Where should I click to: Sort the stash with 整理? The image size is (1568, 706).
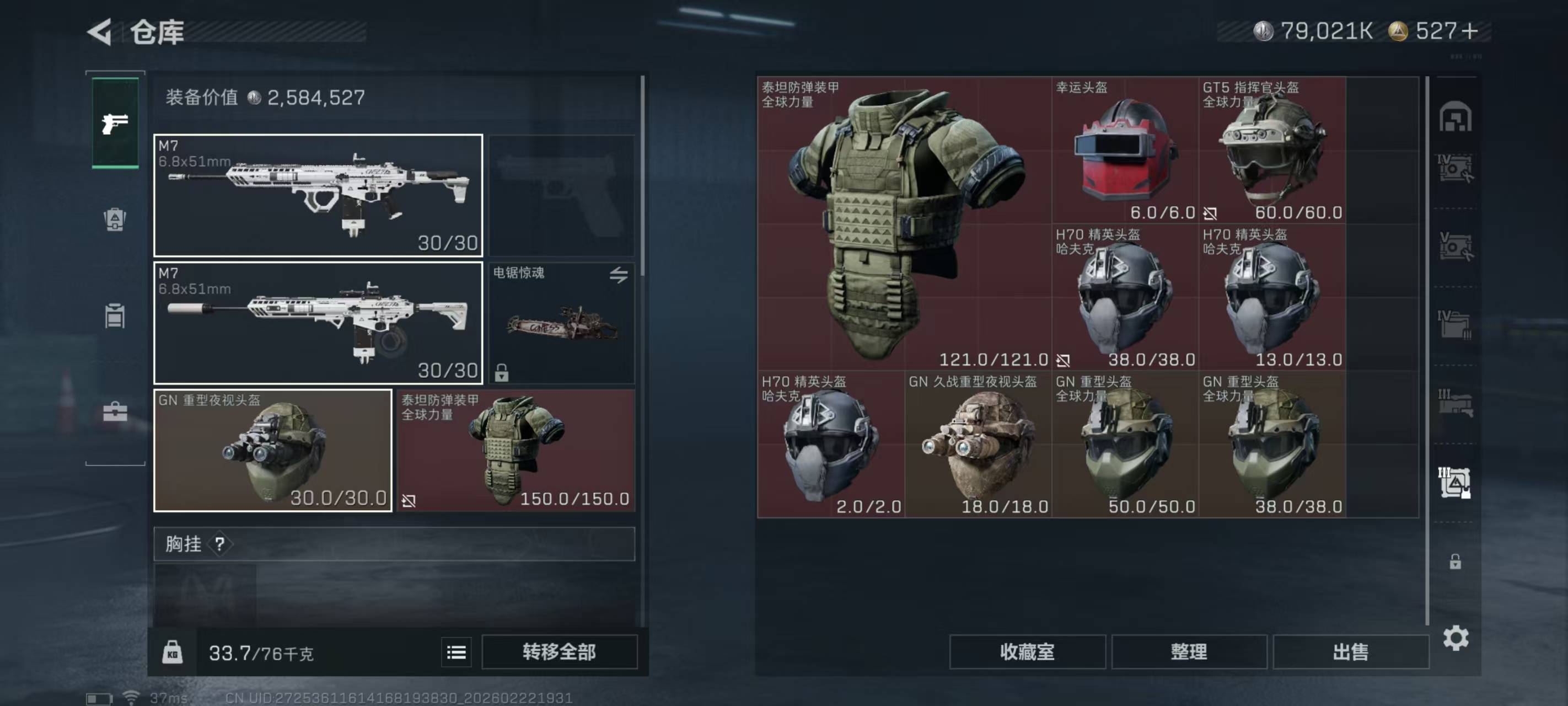[x=1189, y=652]
